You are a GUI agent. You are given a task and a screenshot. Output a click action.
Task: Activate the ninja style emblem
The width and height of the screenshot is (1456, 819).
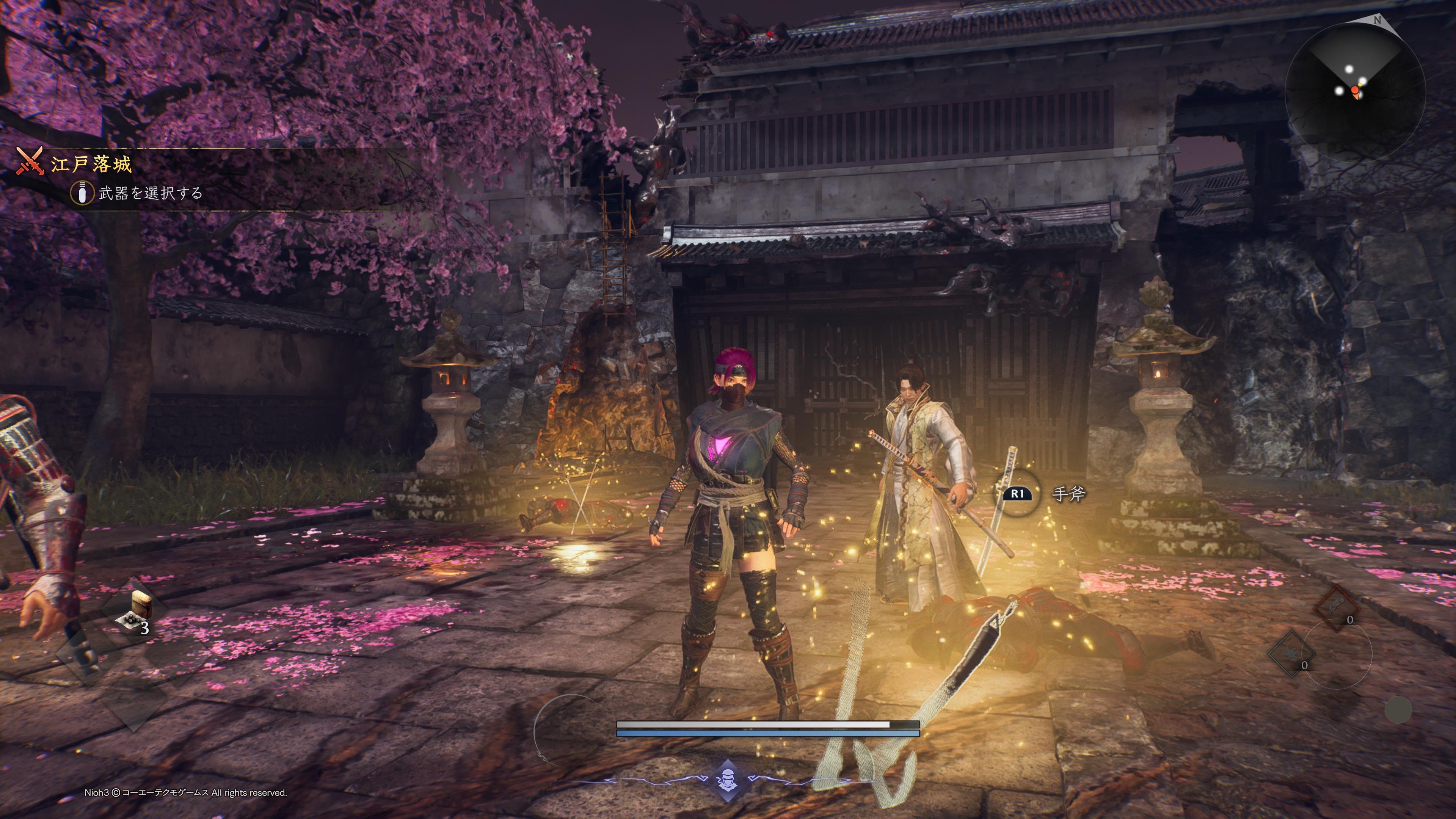tap(728, 781)
